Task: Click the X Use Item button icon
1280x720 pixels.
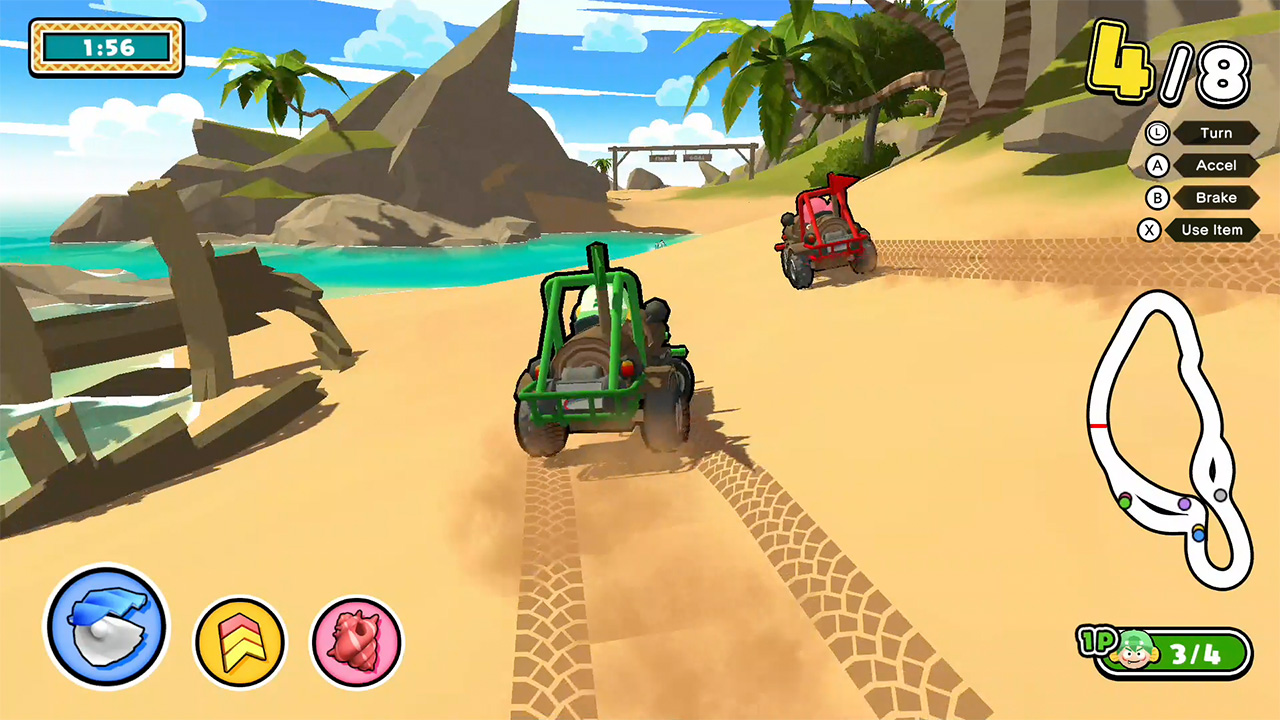Action: click(1150, 230)
